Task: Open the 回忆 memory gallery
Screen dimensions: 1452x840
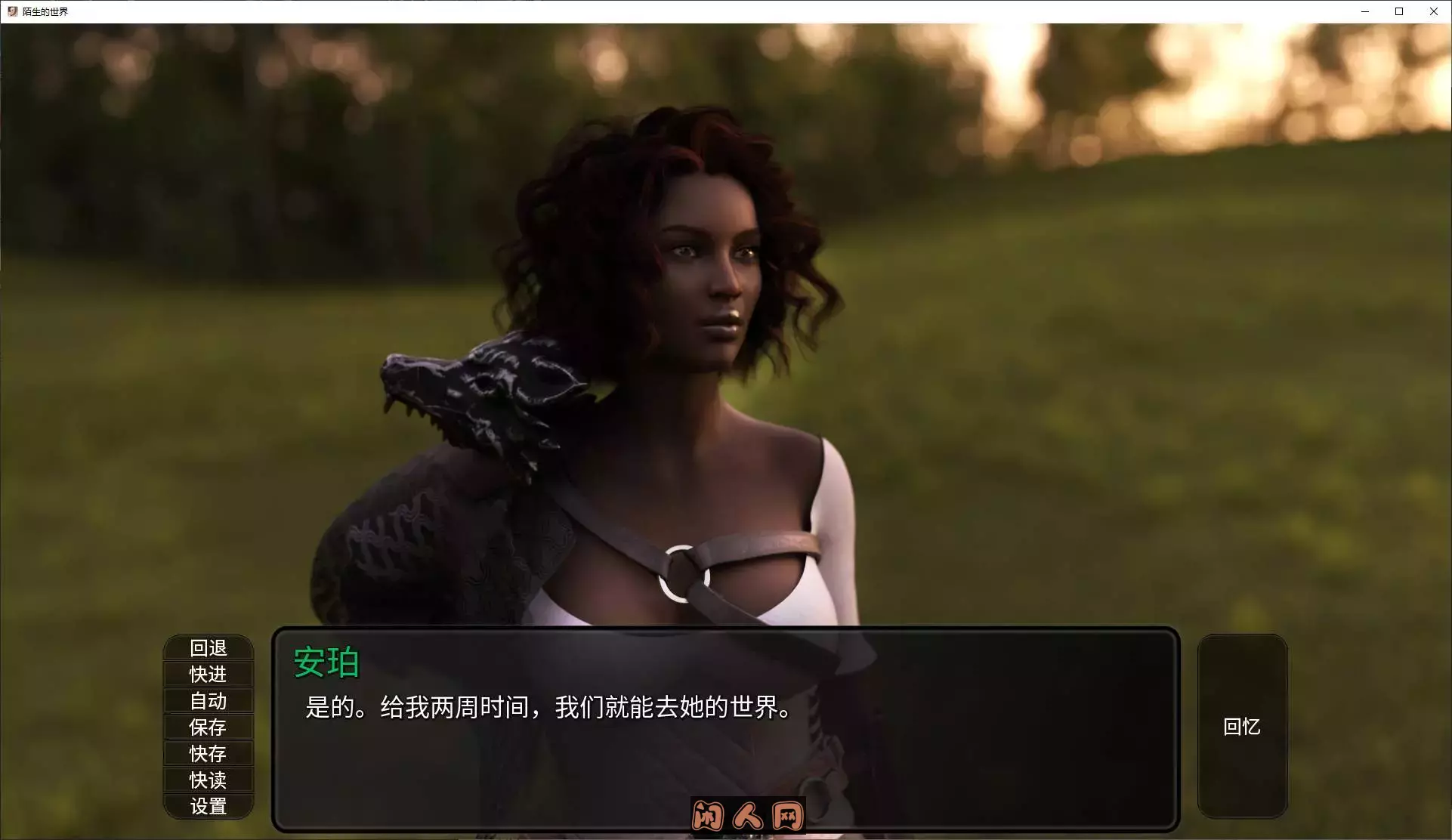Action: point(1242,727)
